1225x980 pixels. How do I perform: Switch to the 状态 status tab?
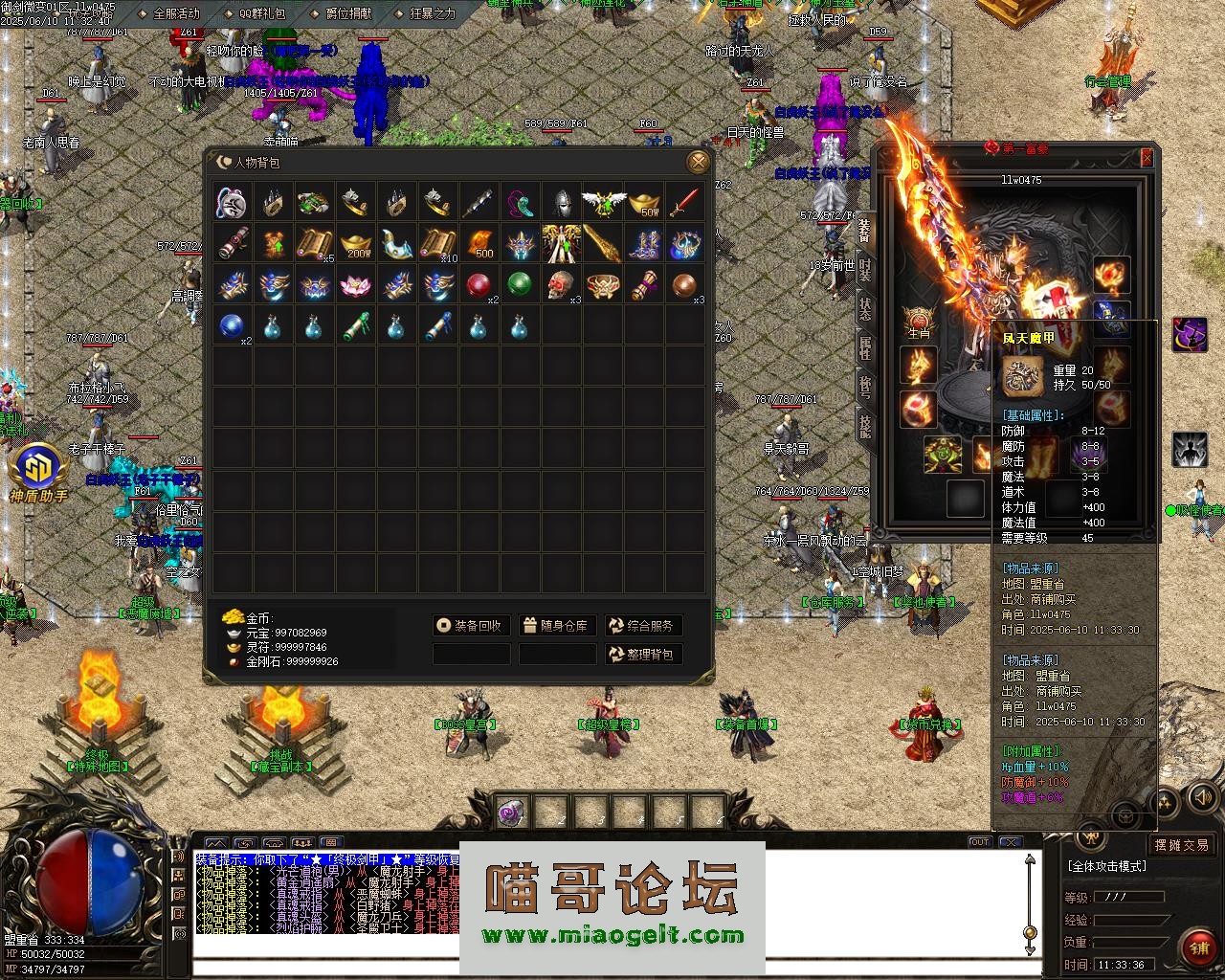[864, 309]
